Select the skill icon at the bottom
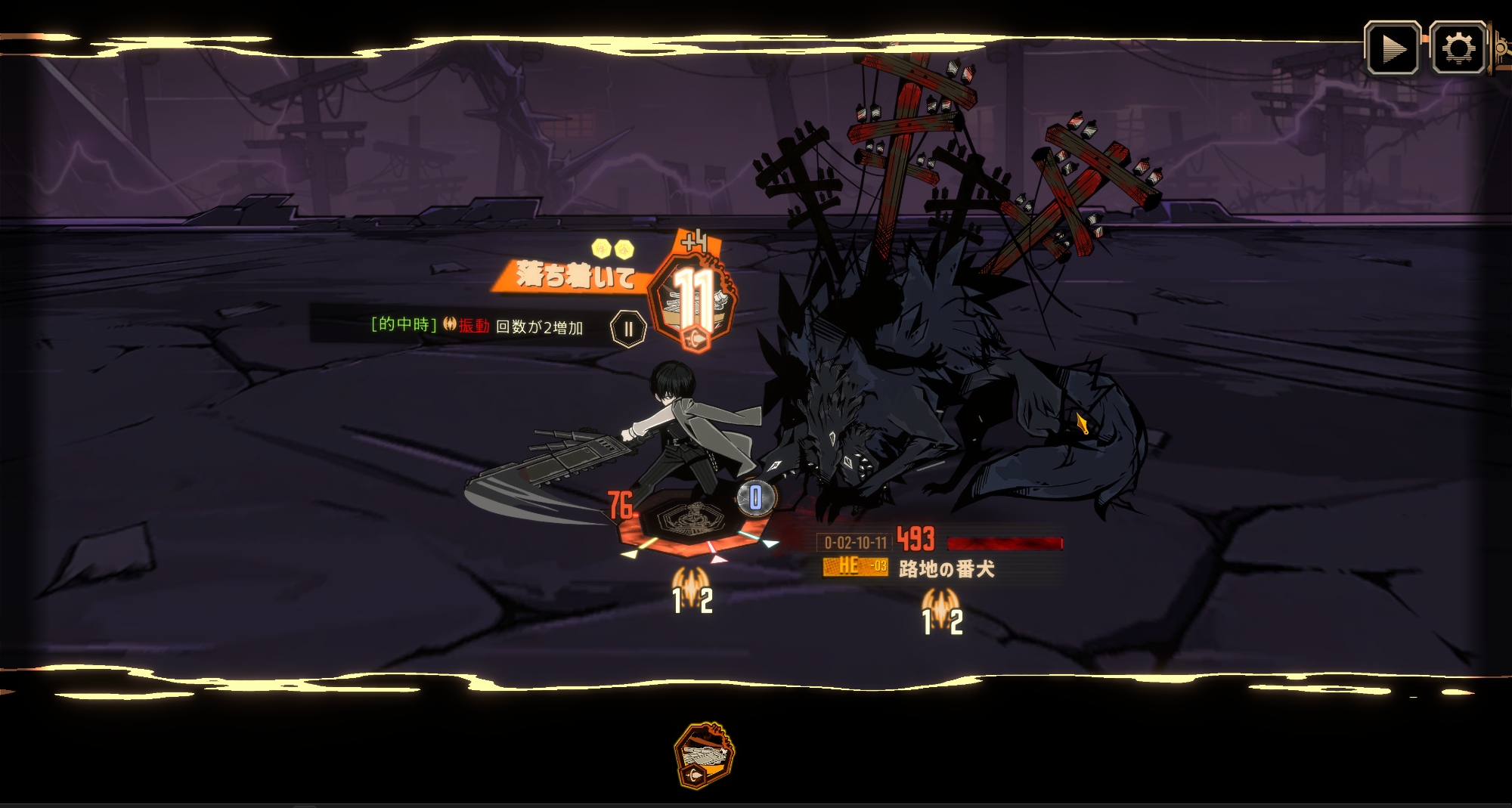The width and height of the screenshot is (1512, 808). (x=703, y=756)
